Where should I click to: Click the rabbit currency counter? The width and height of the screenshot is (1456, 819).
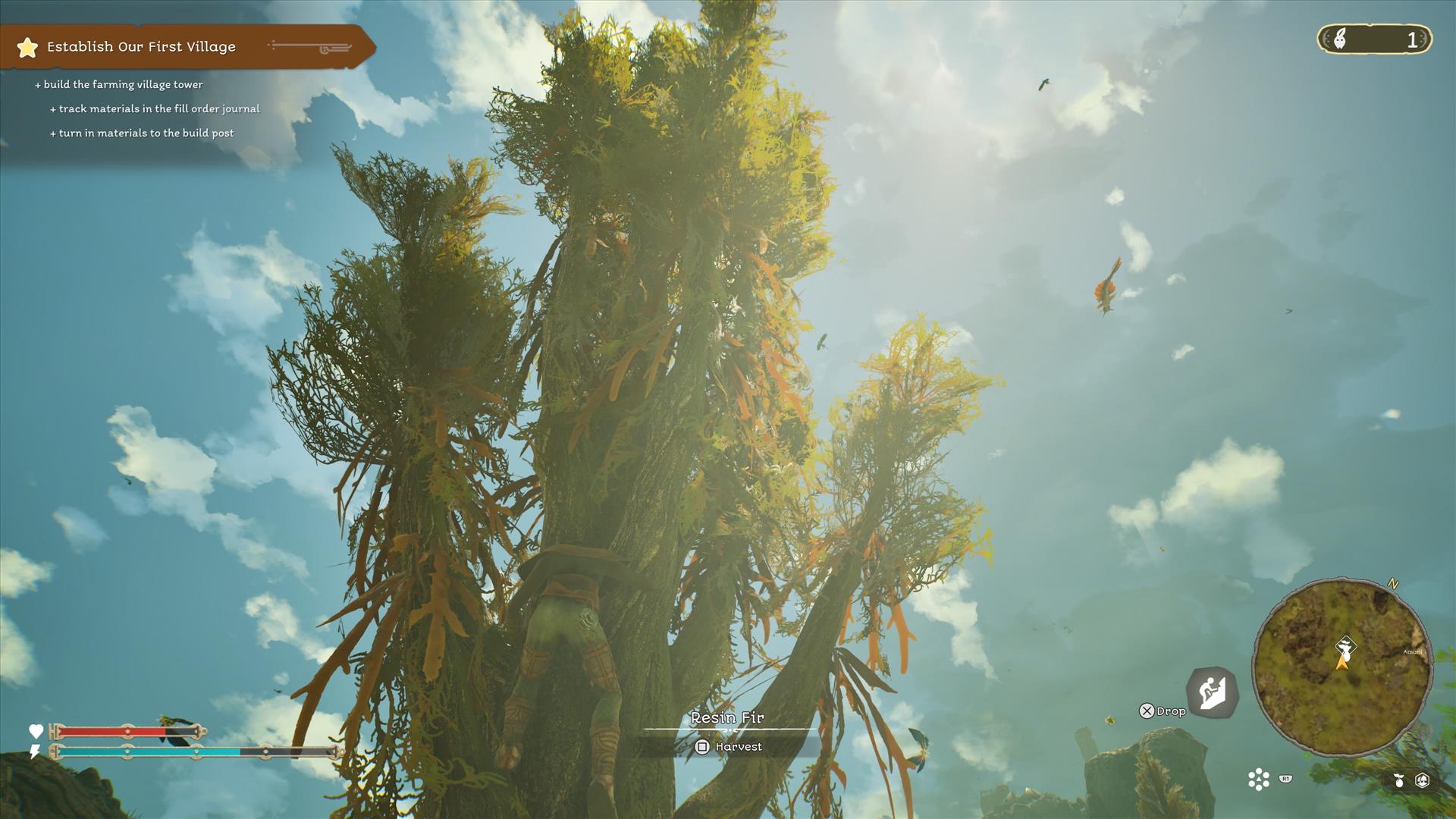click(1374, 39)
